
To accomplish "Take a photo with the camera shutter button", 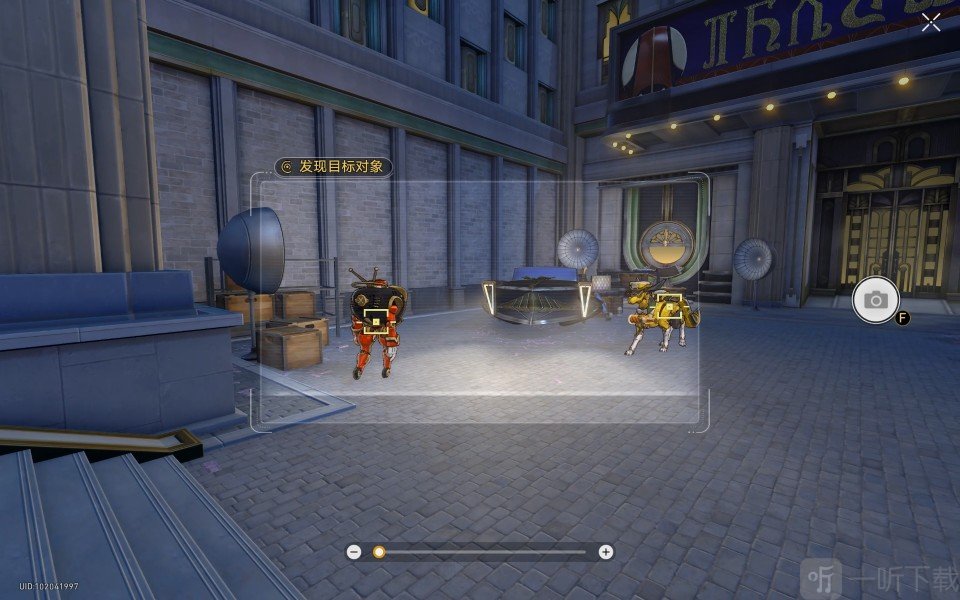I will tap(876, 300).
